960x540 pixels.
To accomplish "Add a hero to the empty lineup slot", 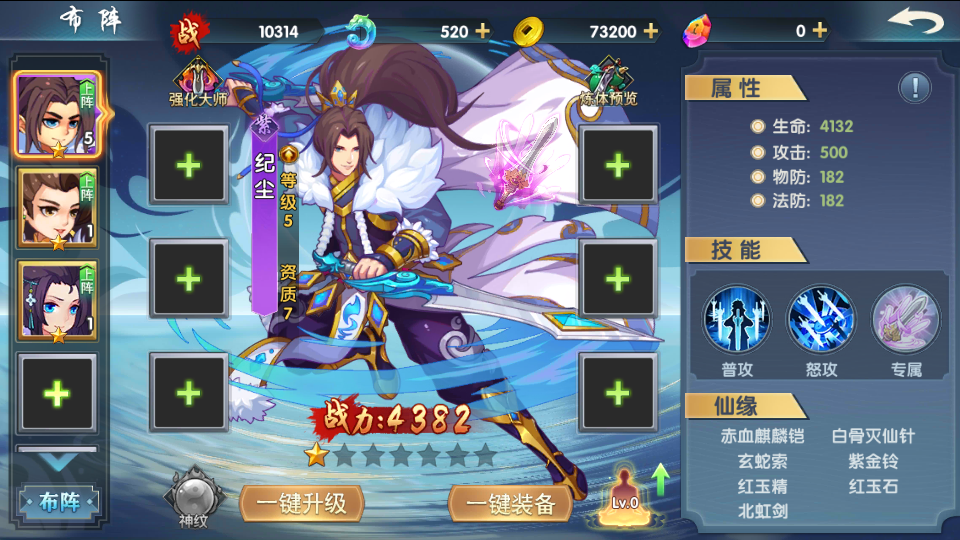I will pyautogui.click(x=57, y=393).
